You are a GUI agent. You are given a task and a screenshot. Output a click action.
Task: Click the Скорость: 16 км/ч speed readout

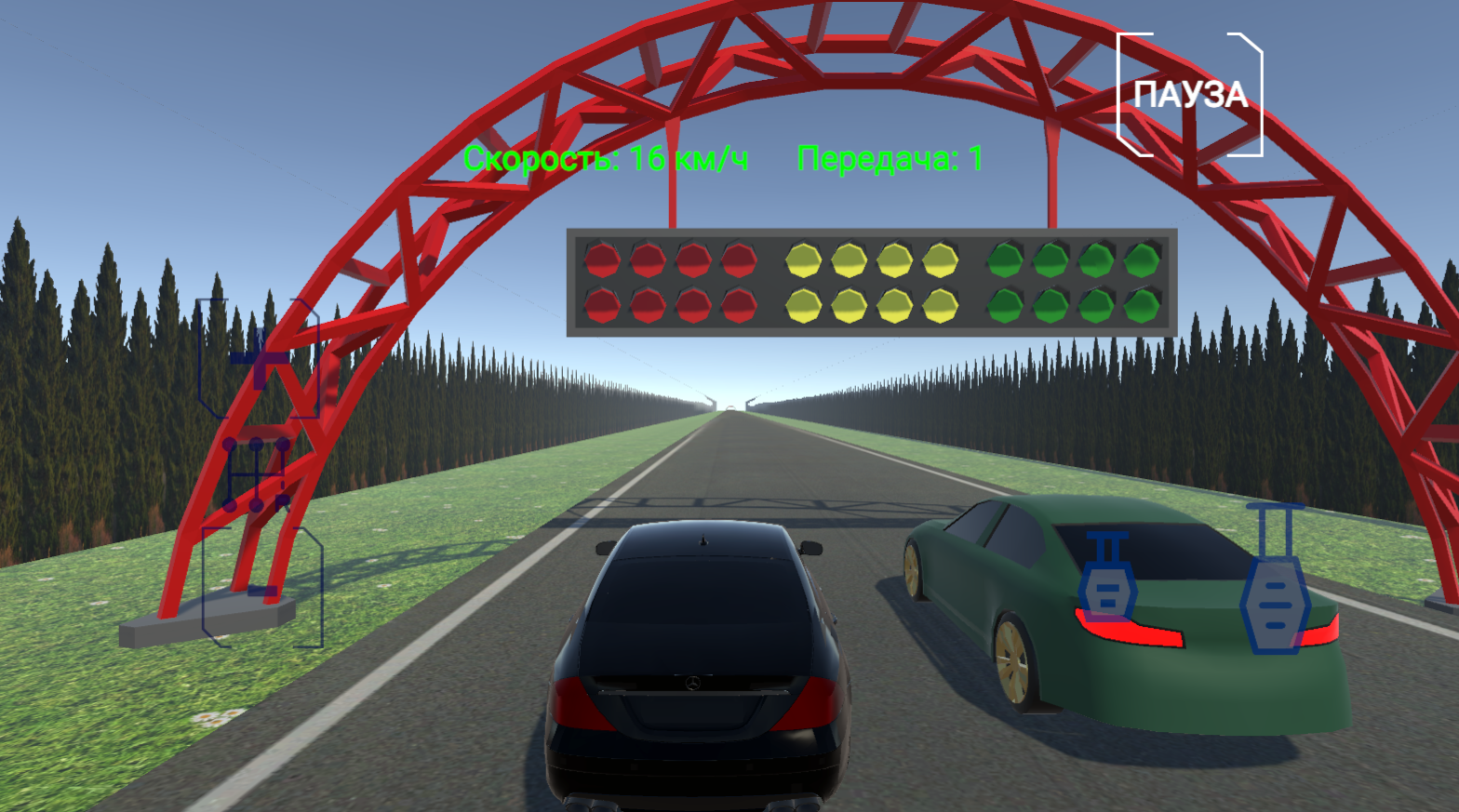[609, 160]
